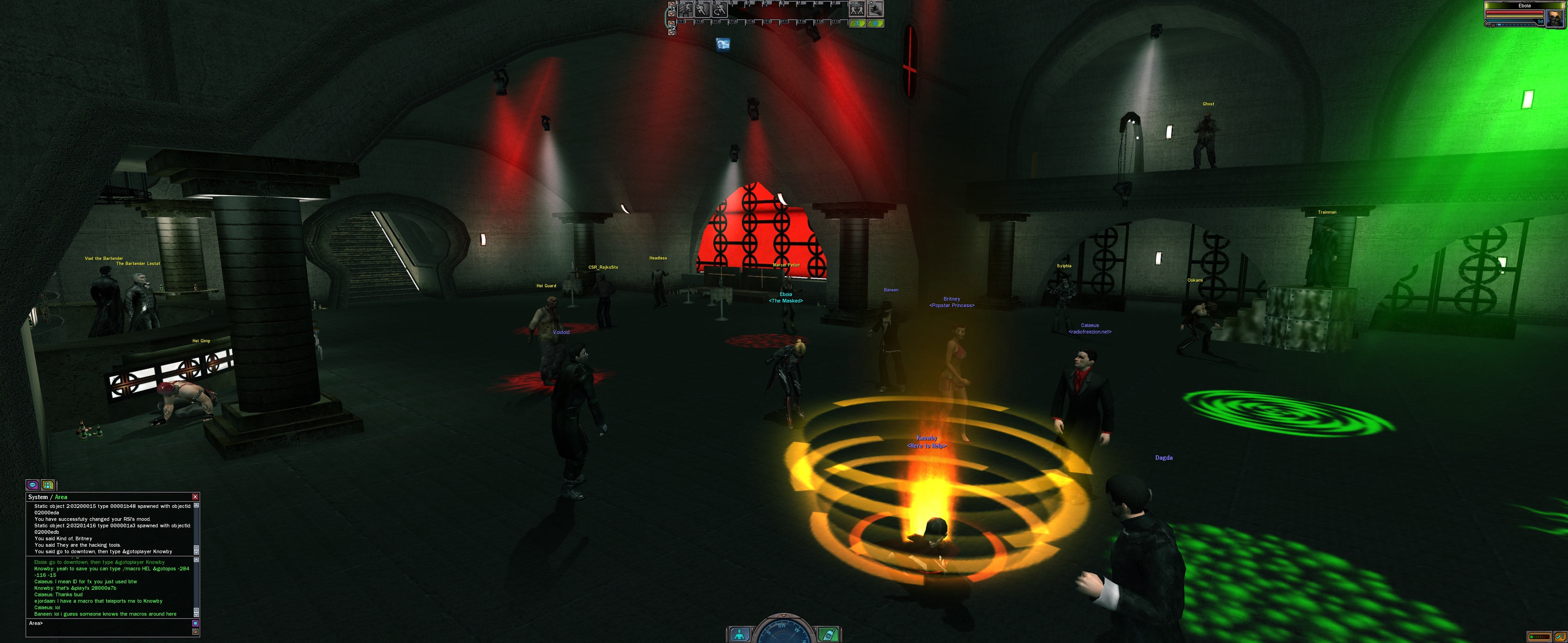Select the grey fist attack icon
1568x643 pixels.
coord(875,8)
